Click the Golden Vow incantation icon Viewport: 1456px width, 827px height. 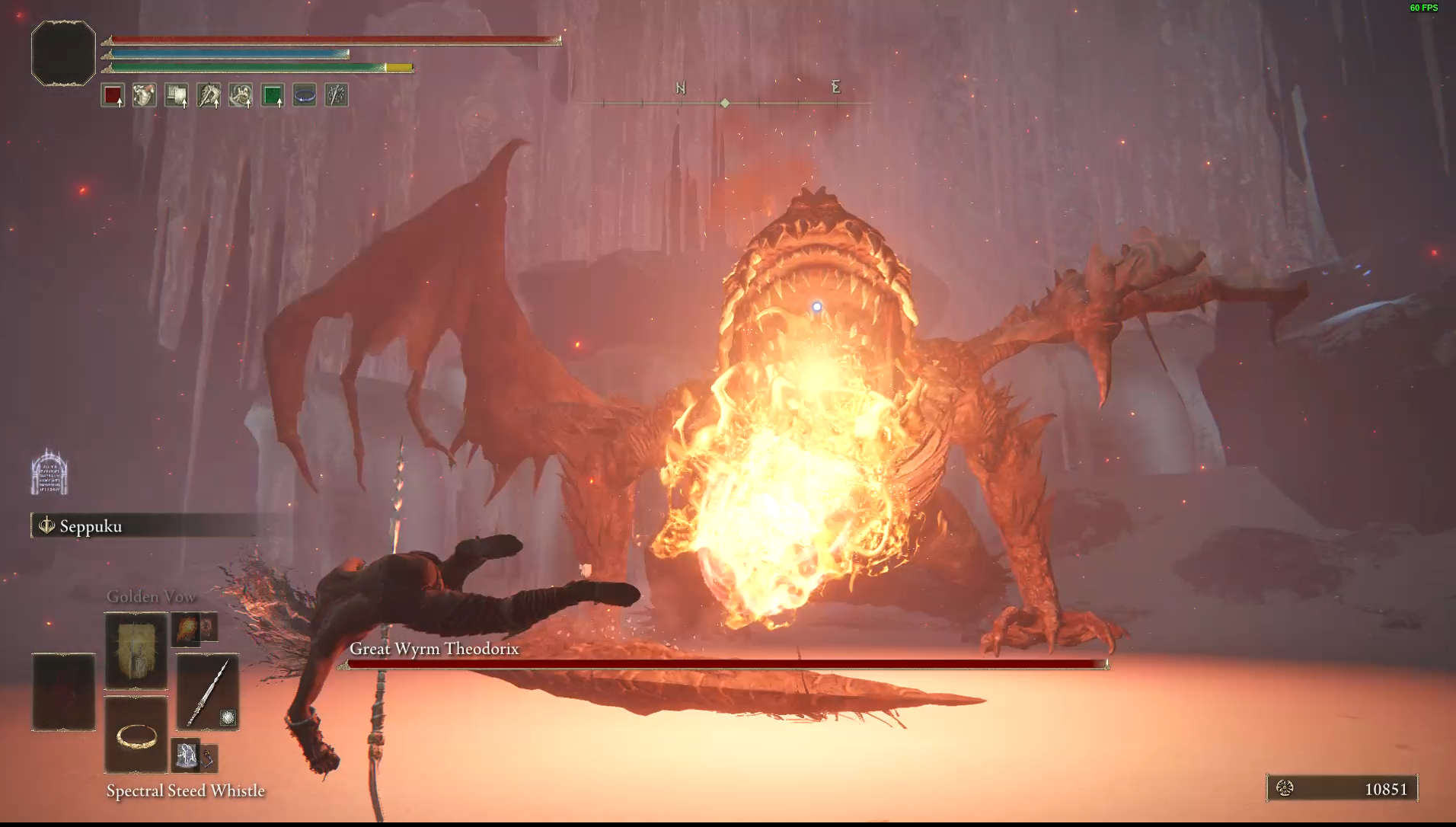(x=136, y=651)
